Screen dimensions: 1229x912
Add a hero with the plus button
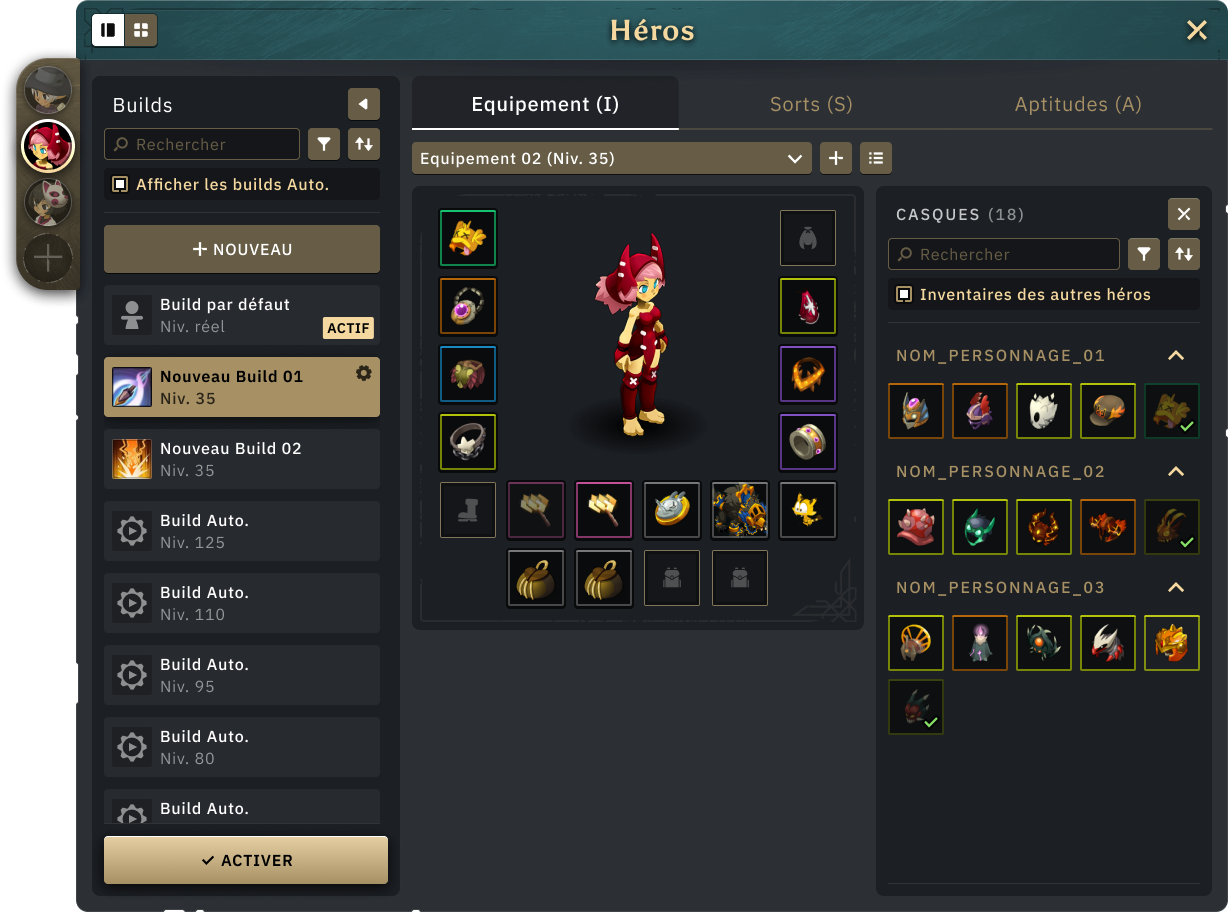(48, 259)
